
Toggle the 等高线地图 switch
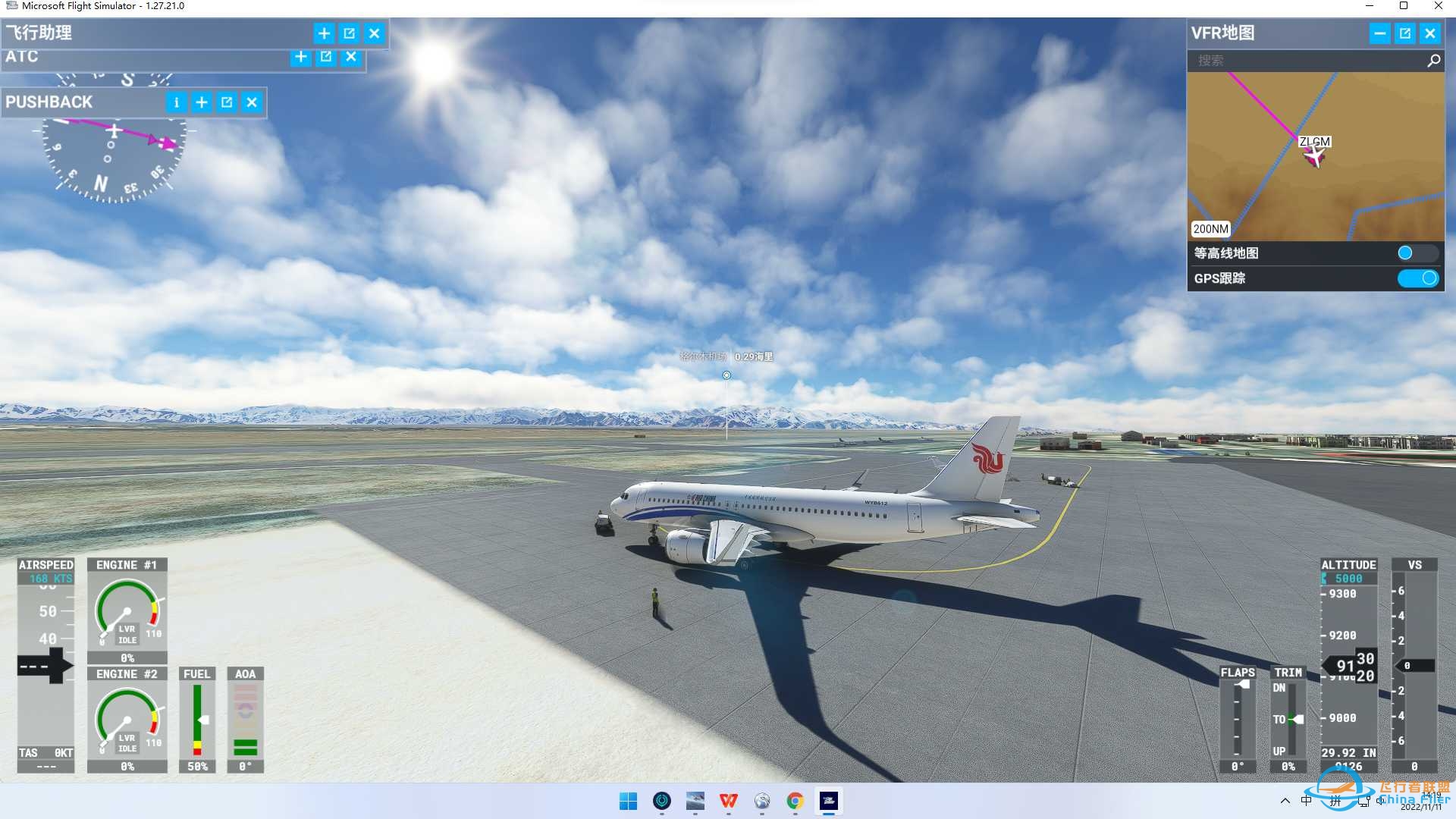point(1416,253)
